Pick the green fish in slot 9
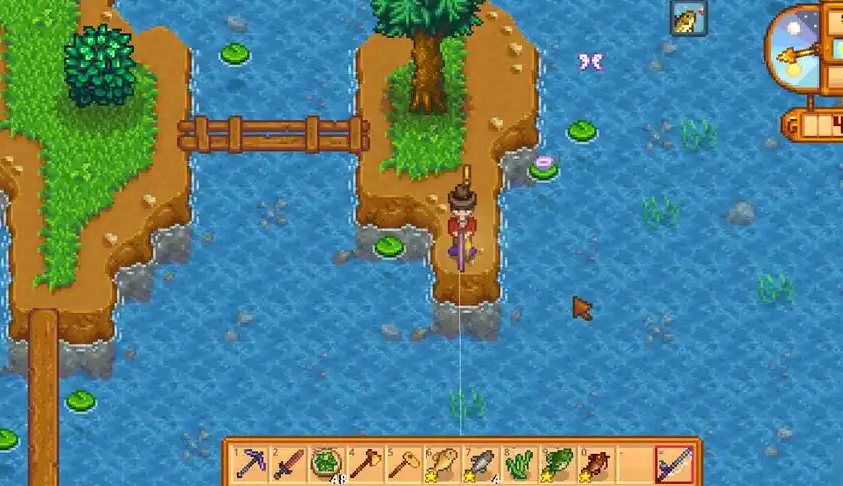 557,463
